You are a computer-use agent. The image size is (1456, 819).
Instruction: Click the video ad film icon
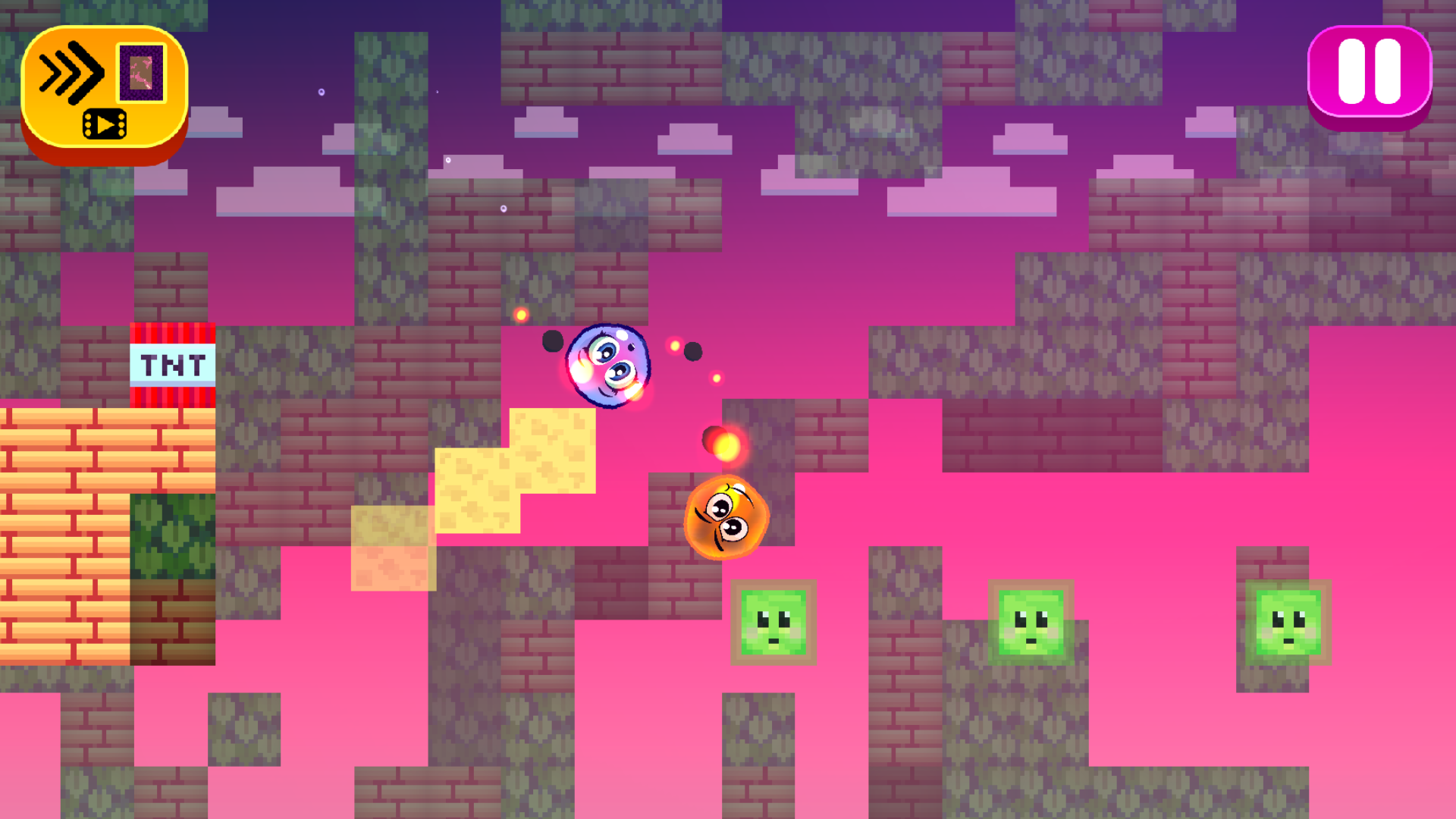105,124
